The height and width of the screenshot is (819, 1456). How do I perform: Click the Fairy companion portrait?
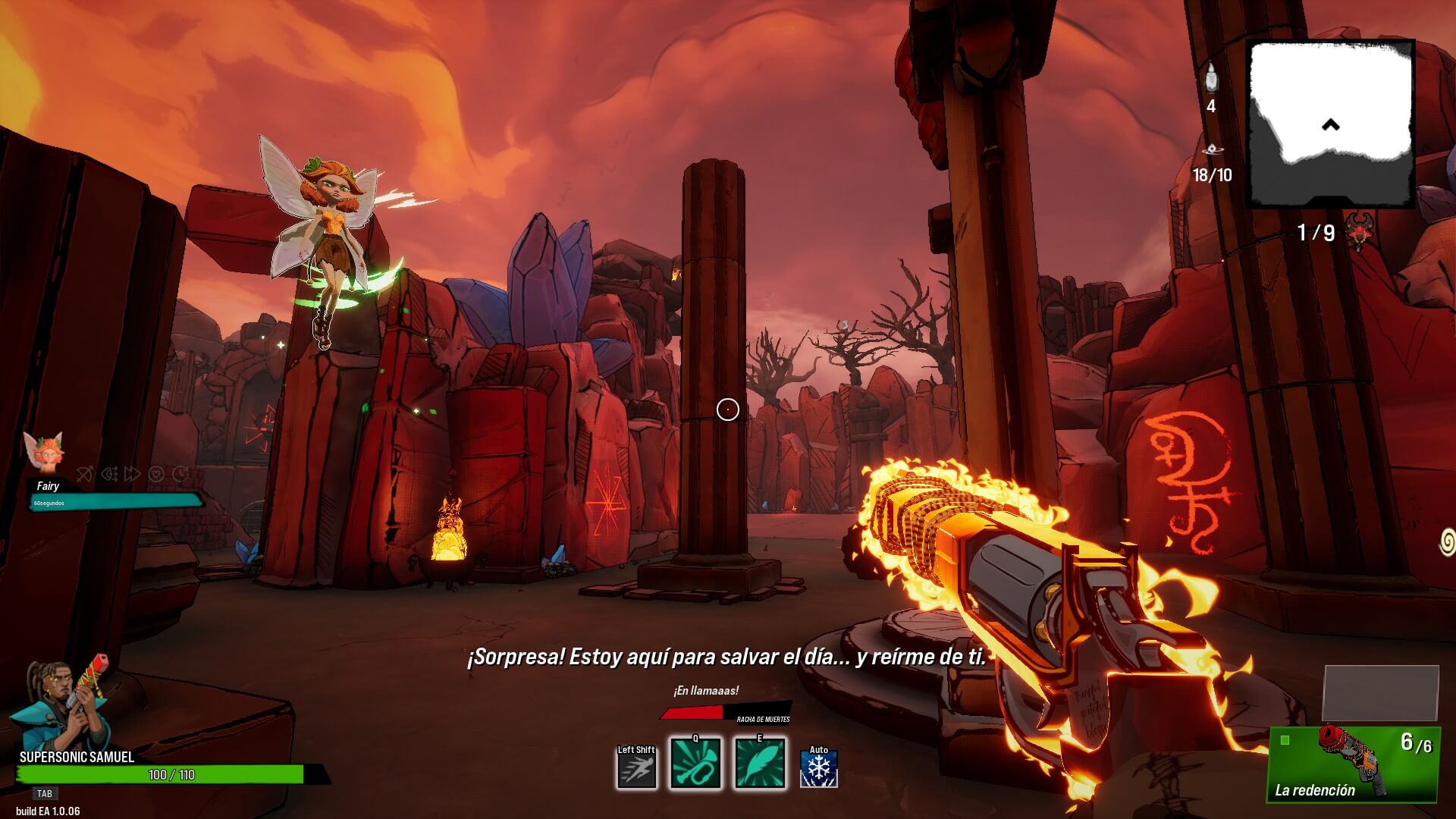[42, 453]
